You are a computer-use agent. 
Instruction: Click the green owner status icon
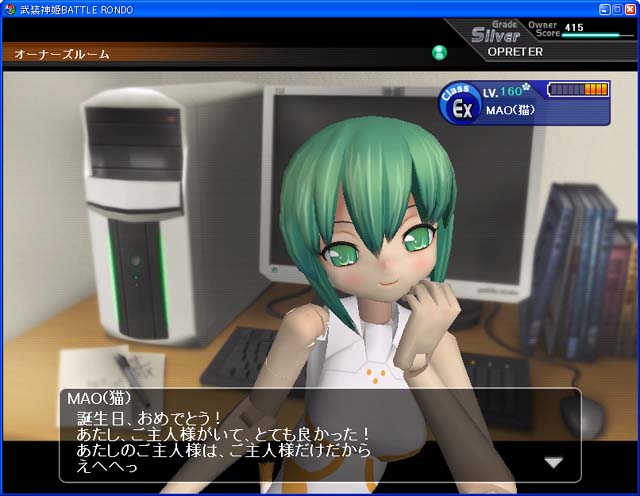(439, 53)
